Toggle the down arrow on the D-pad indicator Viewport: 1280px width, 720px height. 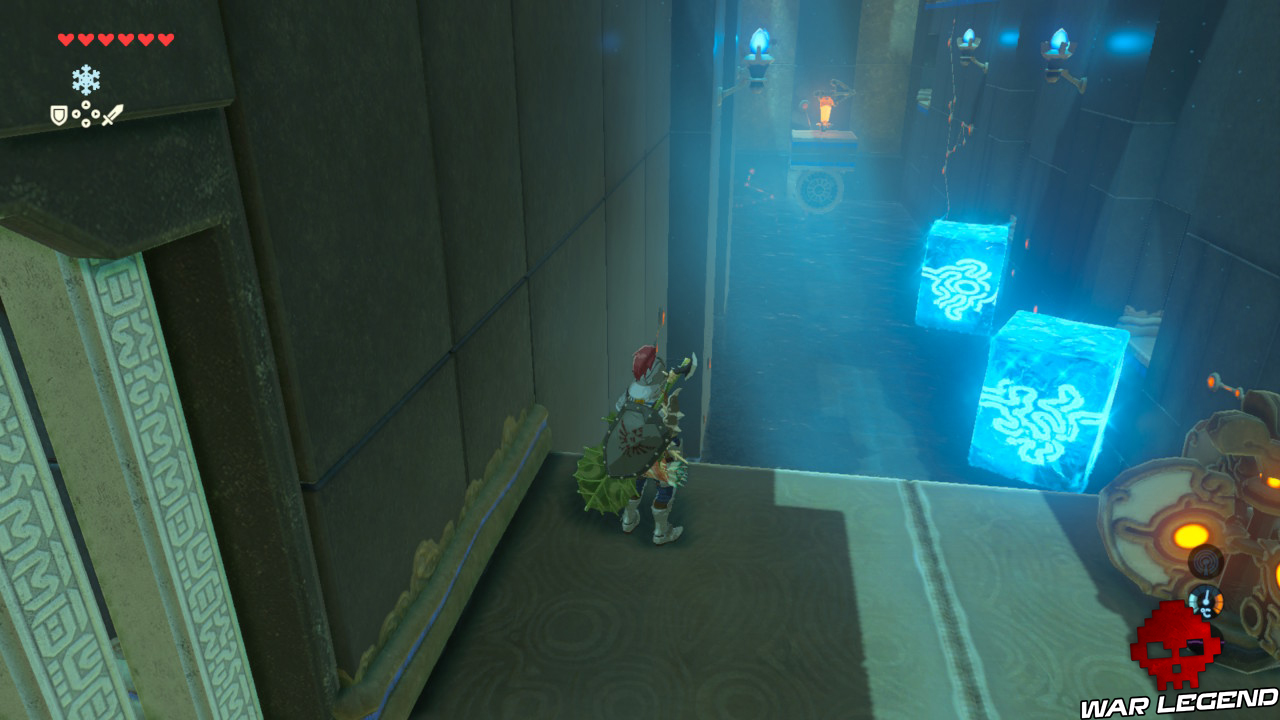point(86,123)
